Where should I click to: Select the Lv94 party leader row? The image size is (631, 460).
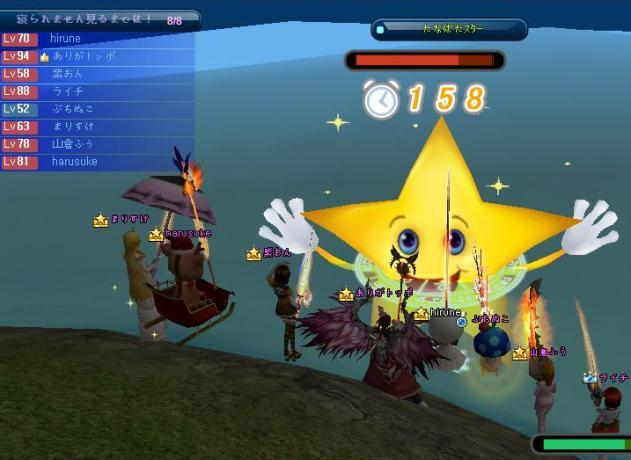click(x=100, y=57)
